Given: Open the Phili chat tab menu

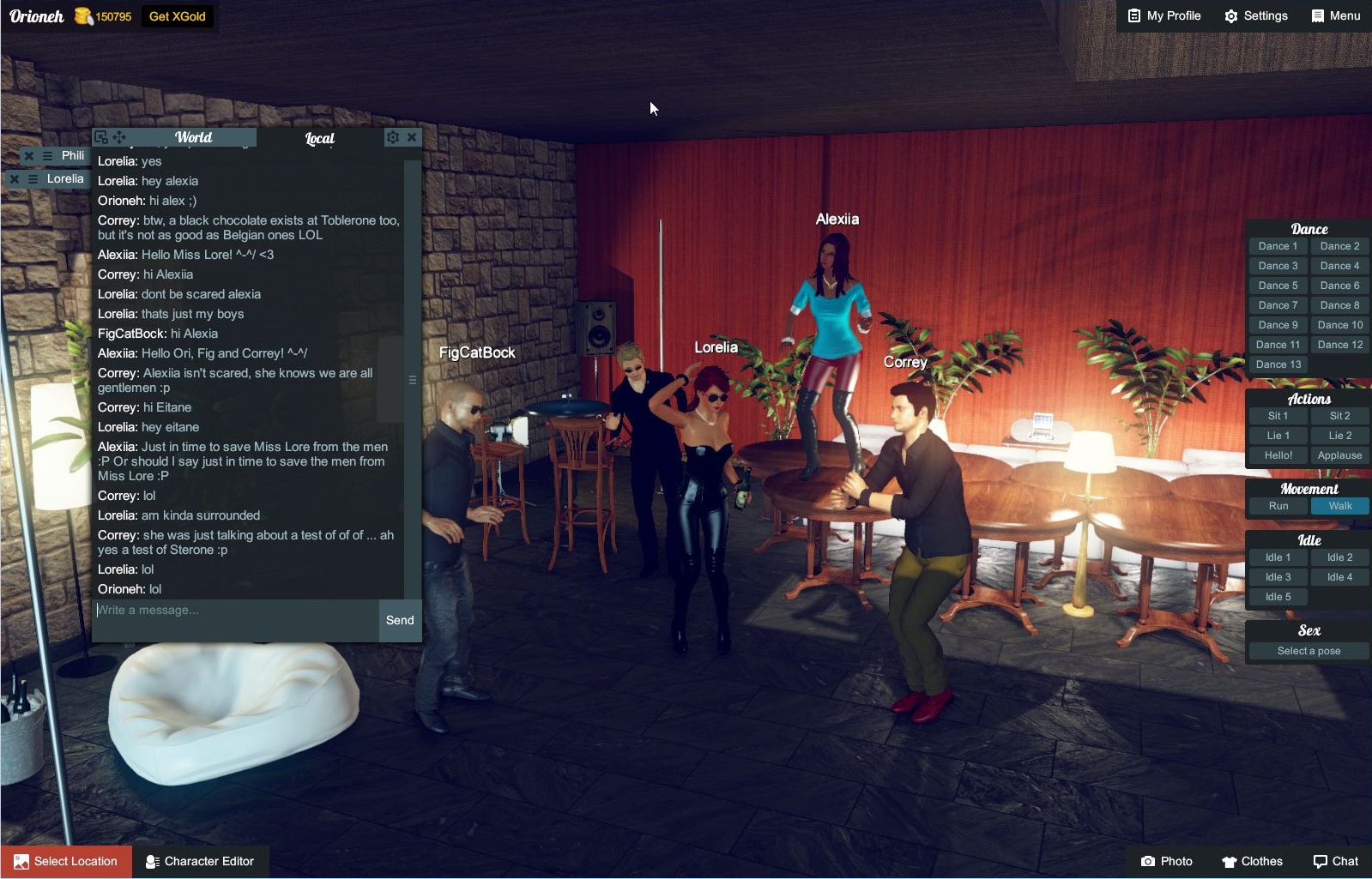Looking at the screenshot, I should 47,155.
